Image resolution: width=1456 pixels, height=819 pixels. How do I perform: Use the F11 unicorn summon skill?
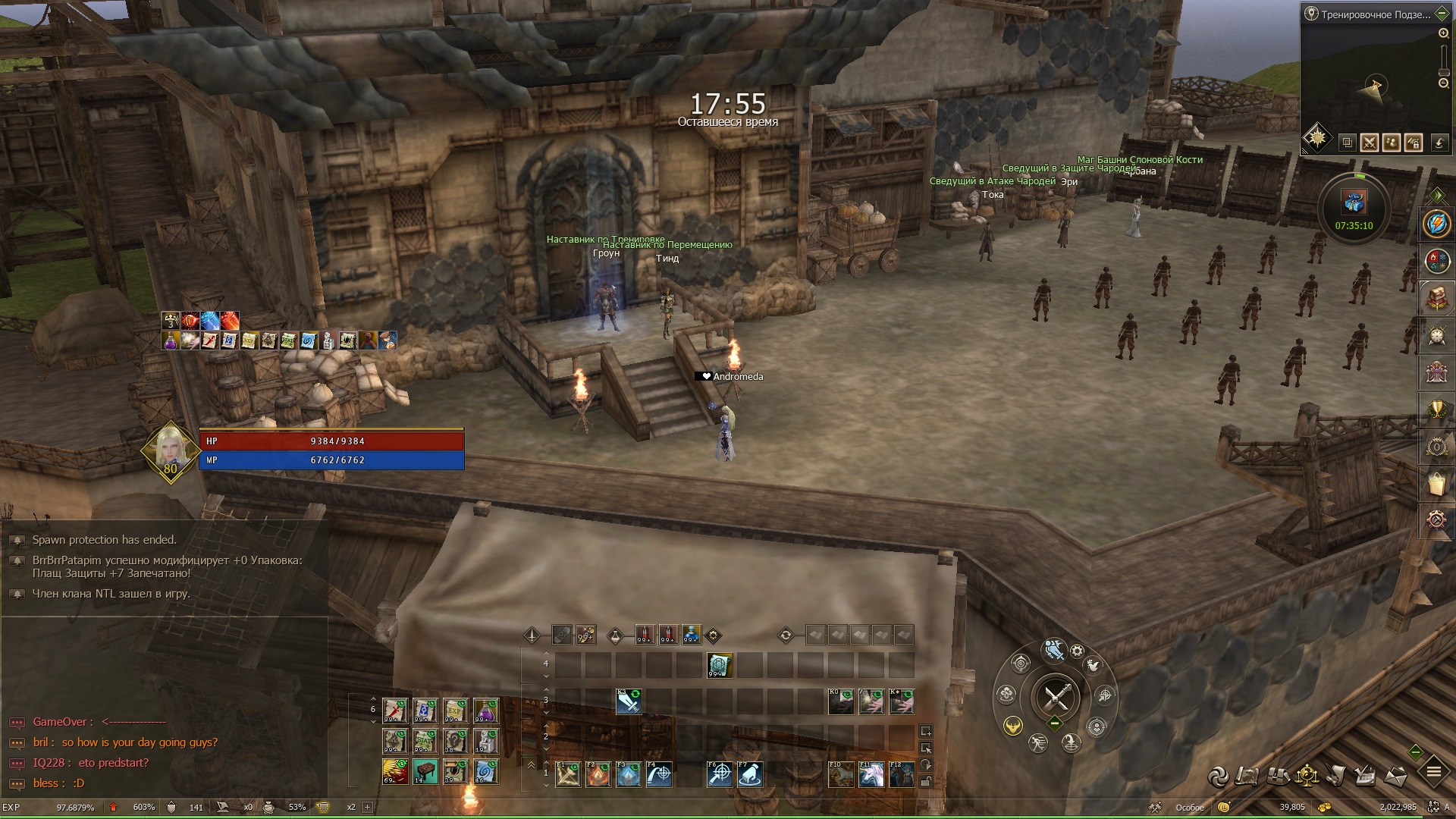click(871, 774)
